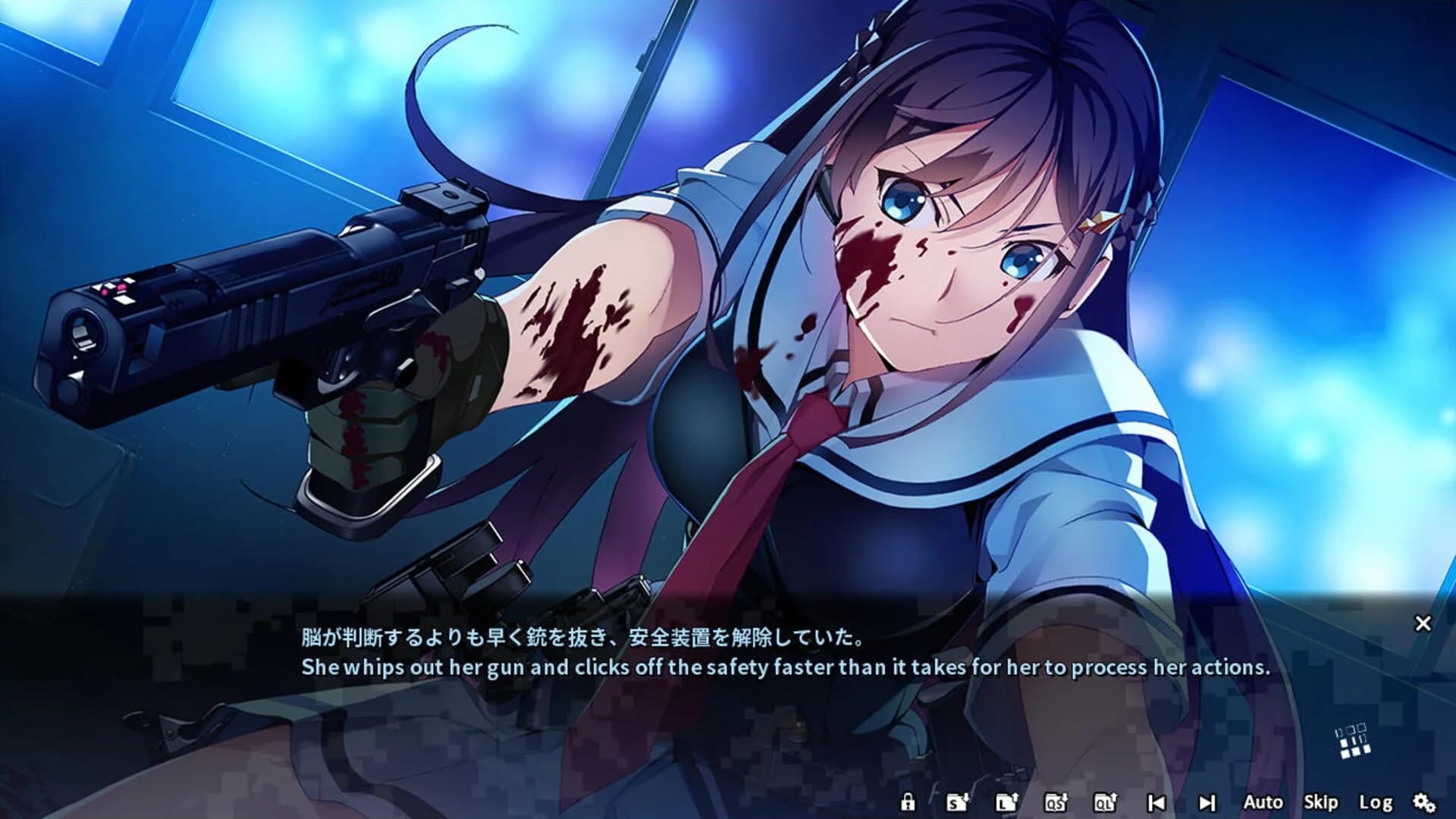
Task: Perform a quick save with the QS icon
Action: point(1054,802)
